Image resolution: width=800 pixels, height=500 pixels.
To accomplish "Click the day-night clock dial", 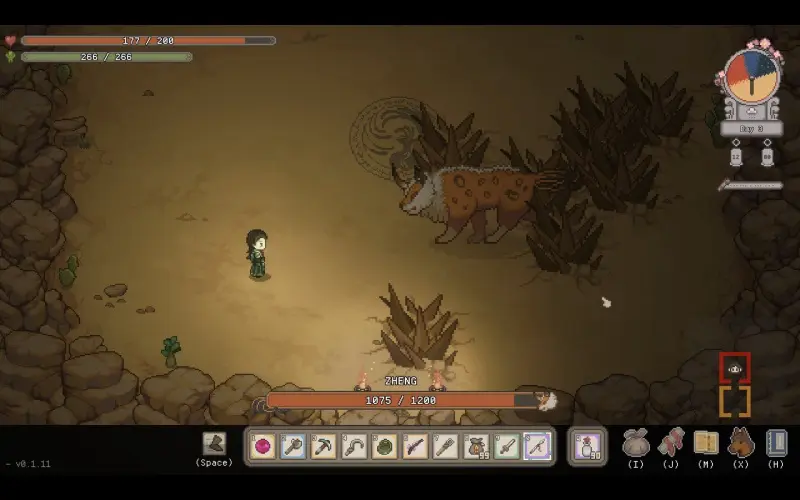I will pos(751,76).
